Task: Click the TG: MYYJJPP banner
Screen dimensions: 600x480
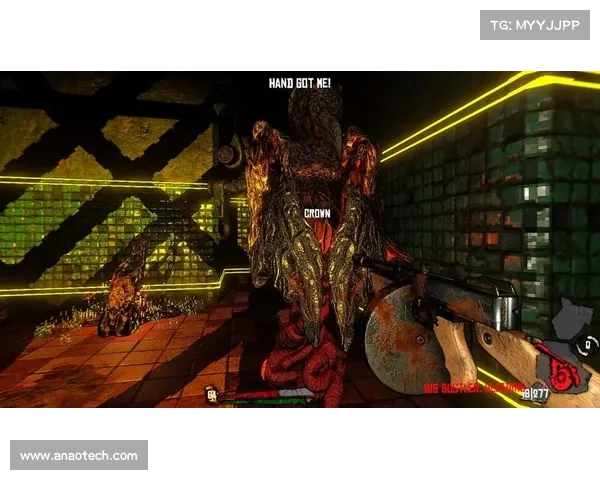Action: click(x=535, y=24)
